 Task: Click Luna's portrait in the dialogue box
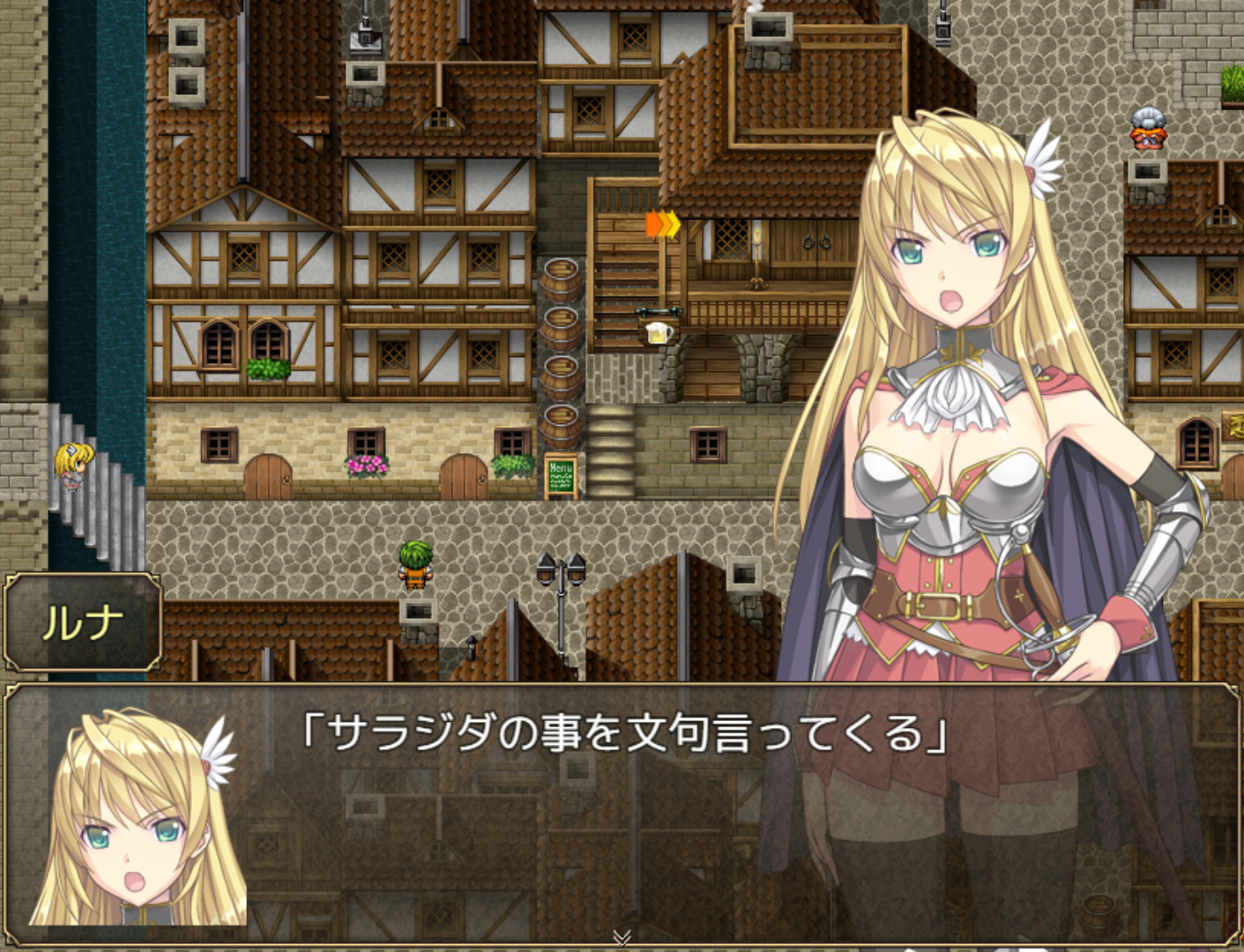(x=132, y=824)
